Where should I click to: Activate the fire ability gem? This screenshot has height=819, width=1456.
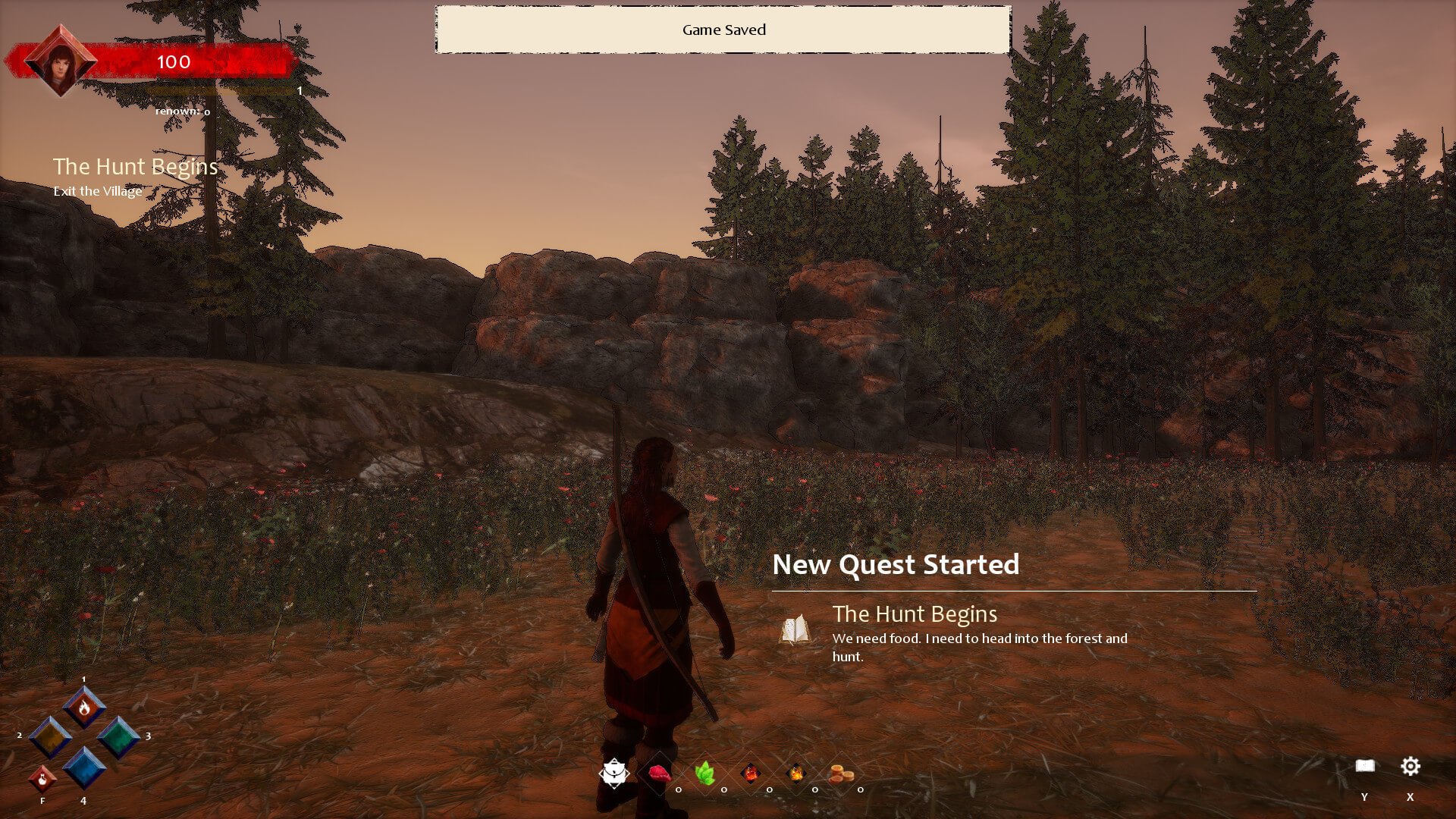coord(84,708)
